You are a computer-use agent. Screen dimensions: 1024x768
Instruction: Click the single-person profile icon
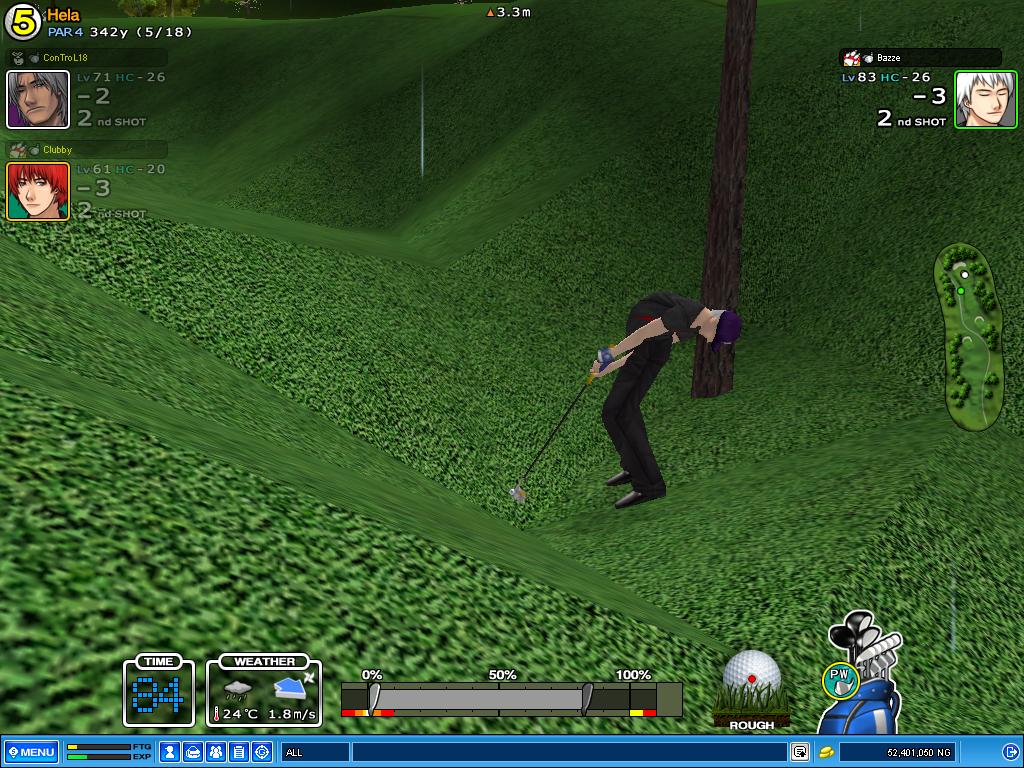tap(170, 752)
